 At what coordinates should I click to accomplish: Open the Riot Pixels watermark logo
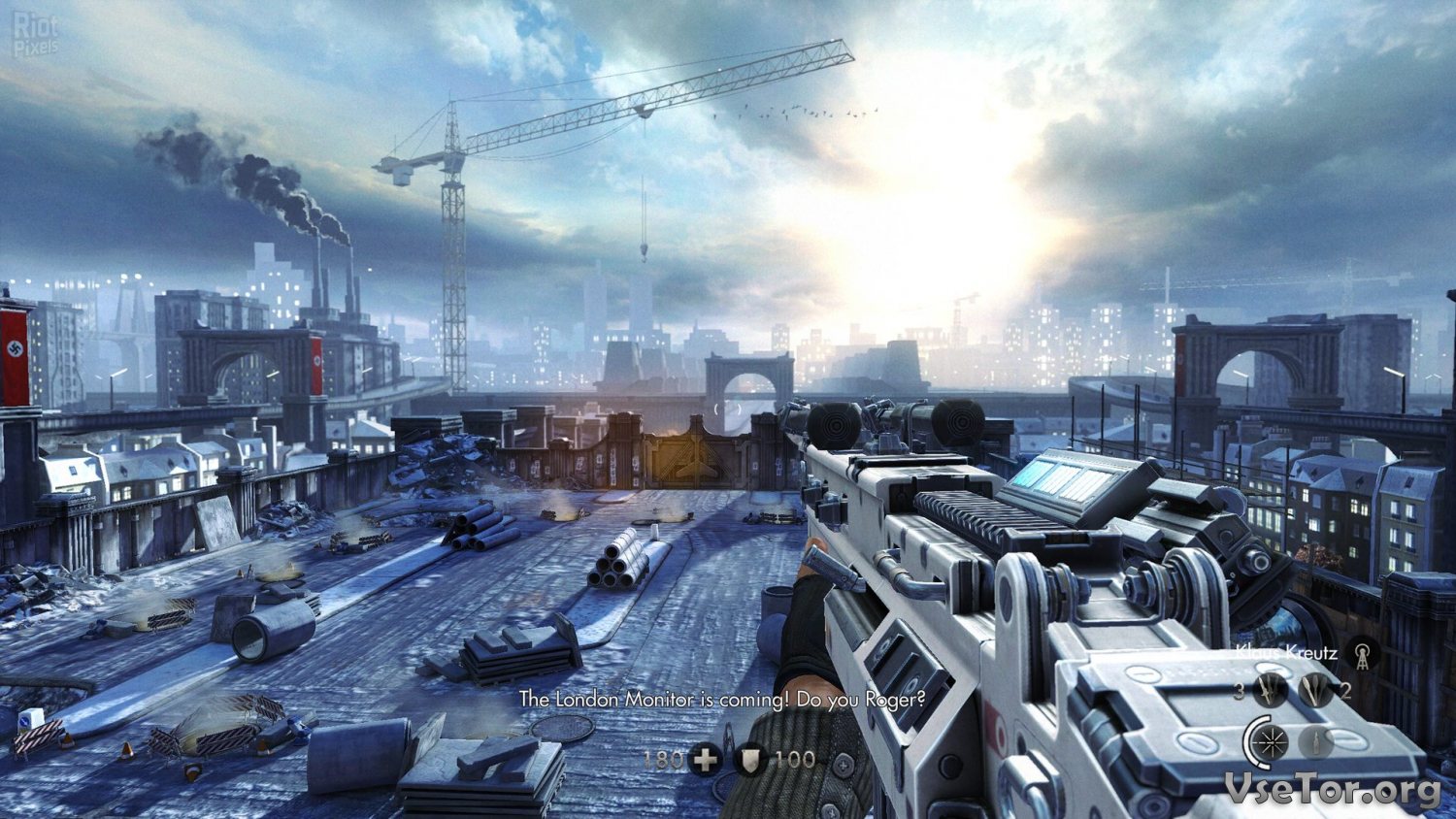point(36,34)
